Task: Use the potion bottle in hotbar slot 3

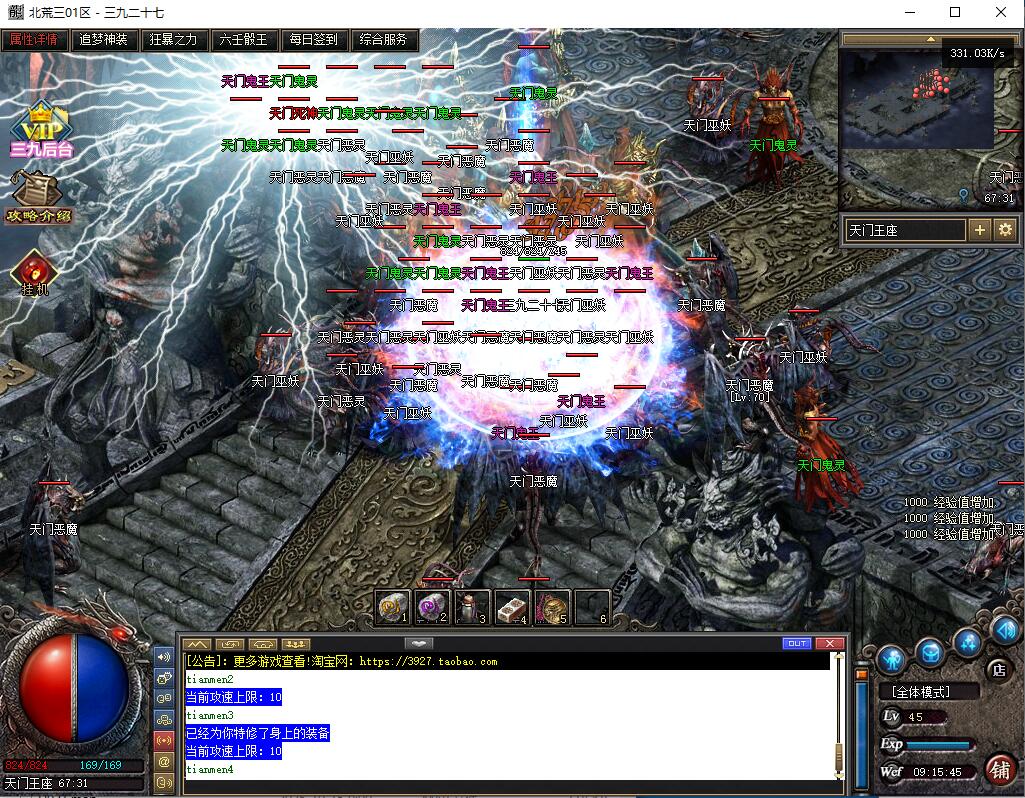Action: tap(473, 606)
